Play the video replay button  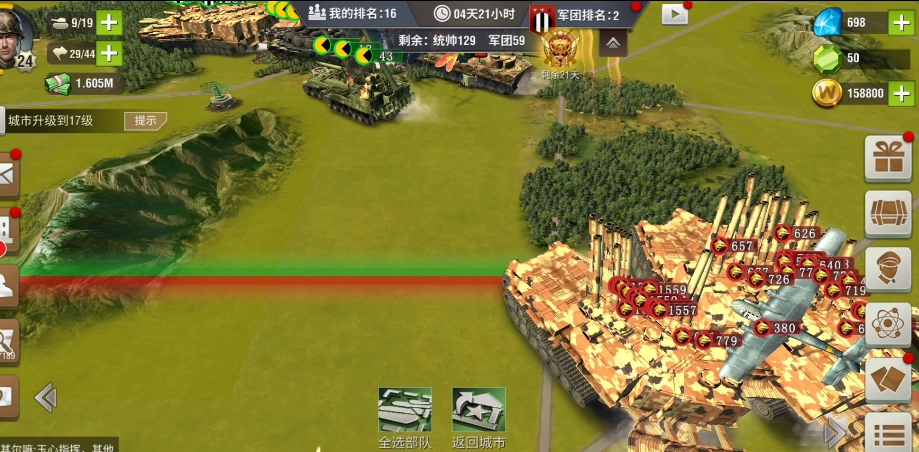[x=675, y=14]
